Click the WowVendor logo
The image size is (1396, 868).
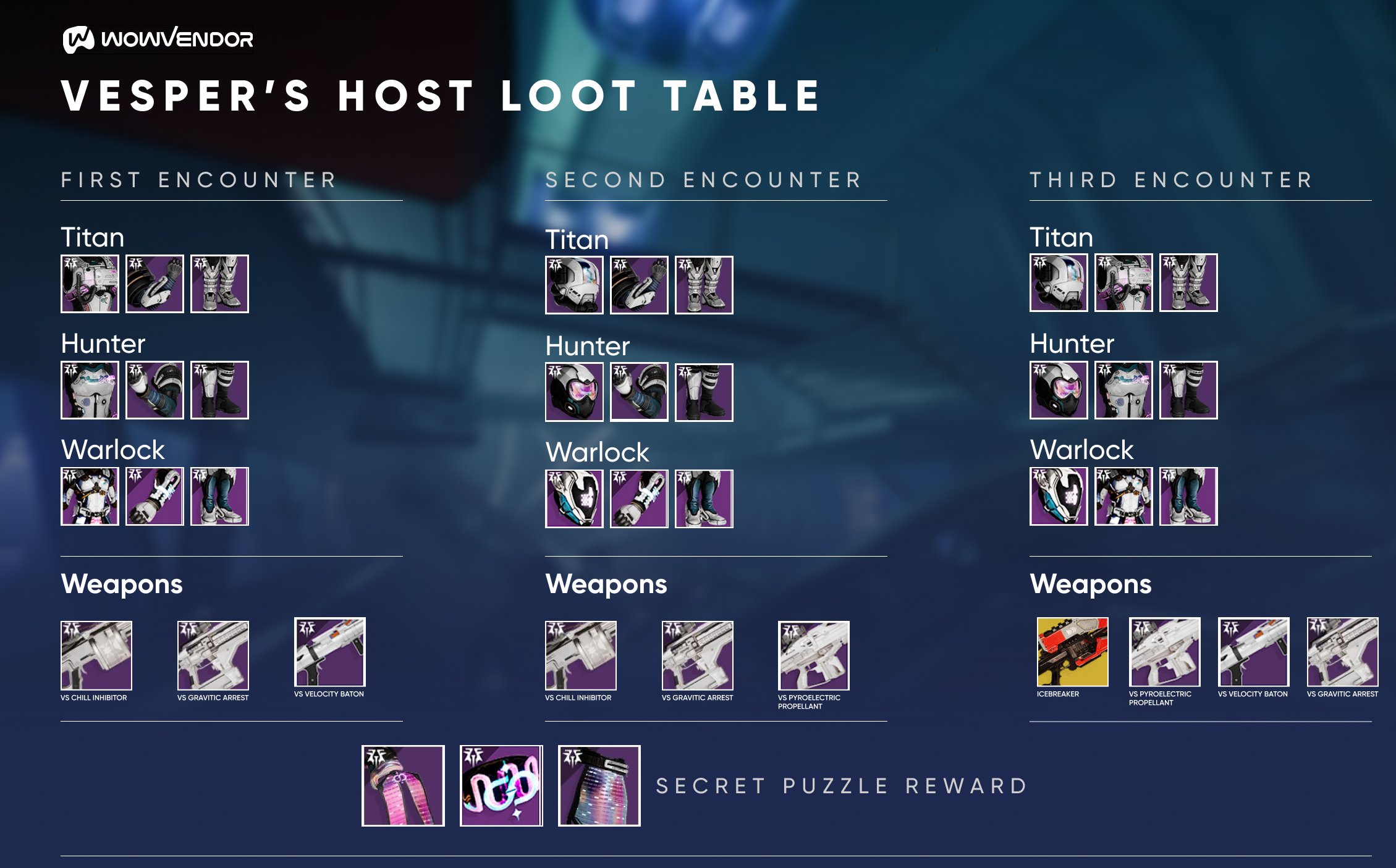(x=158, y=40)
